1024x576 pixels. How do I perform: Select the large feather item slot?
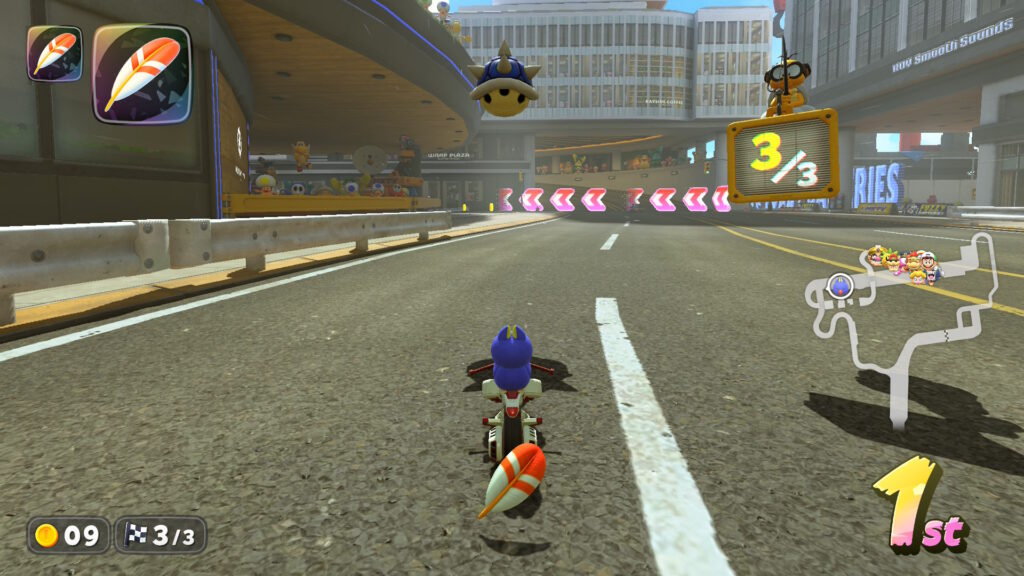tap(141, 74)
